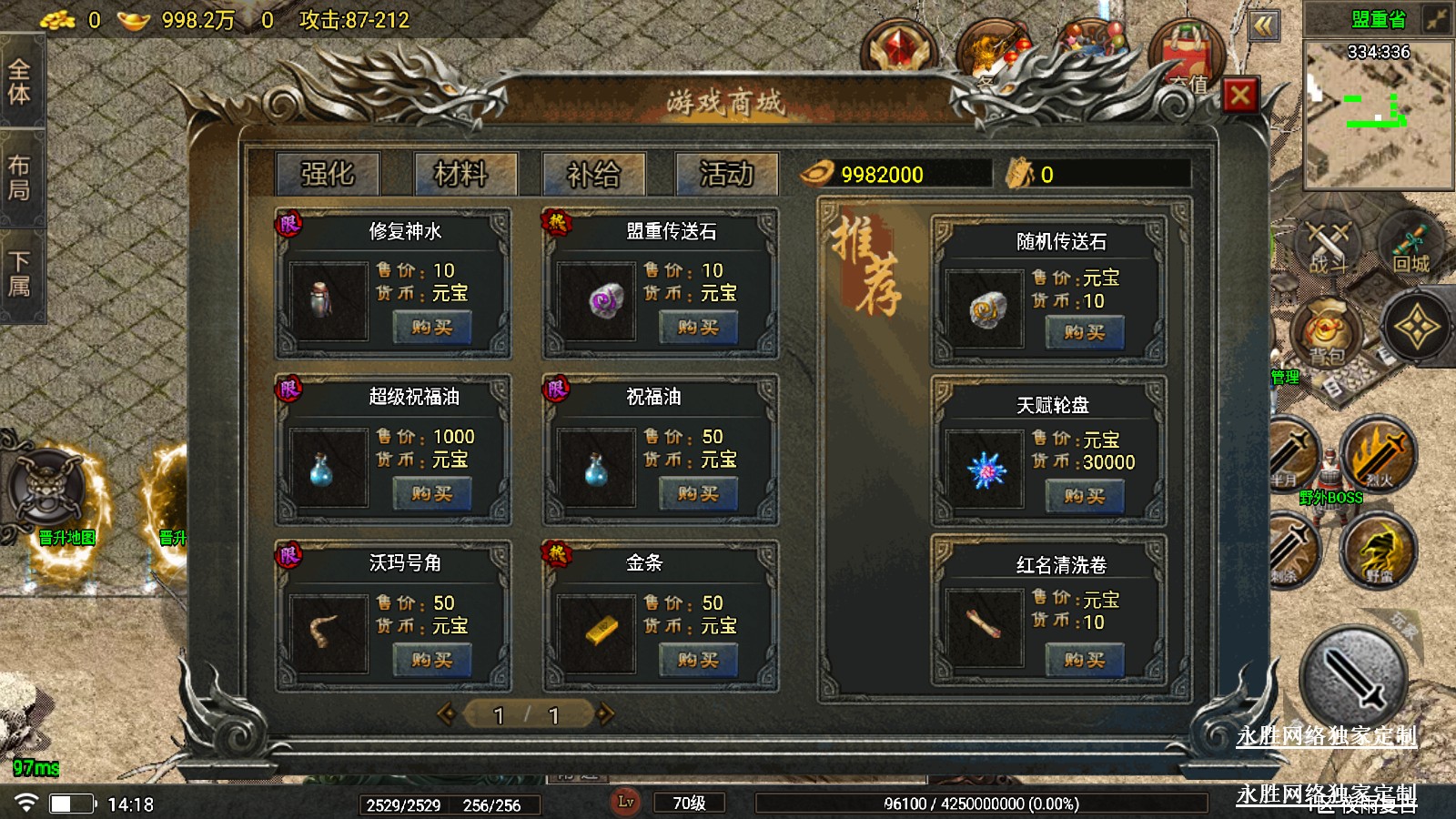Go to the next shop page
1456x819 pixels.
click(606, 715)
